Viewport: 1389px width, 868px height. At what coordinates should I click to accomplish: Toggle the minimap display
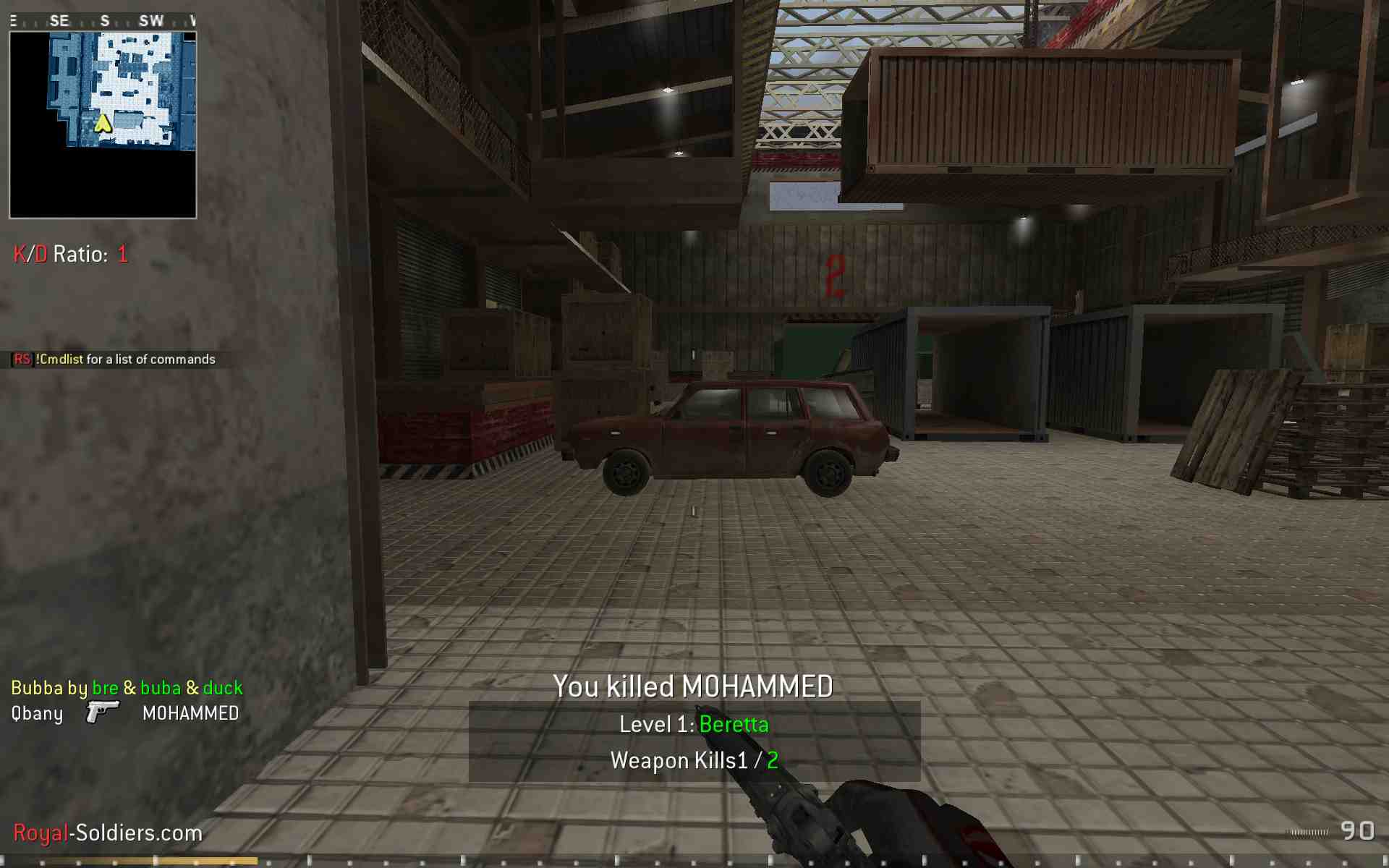(102, 123)
